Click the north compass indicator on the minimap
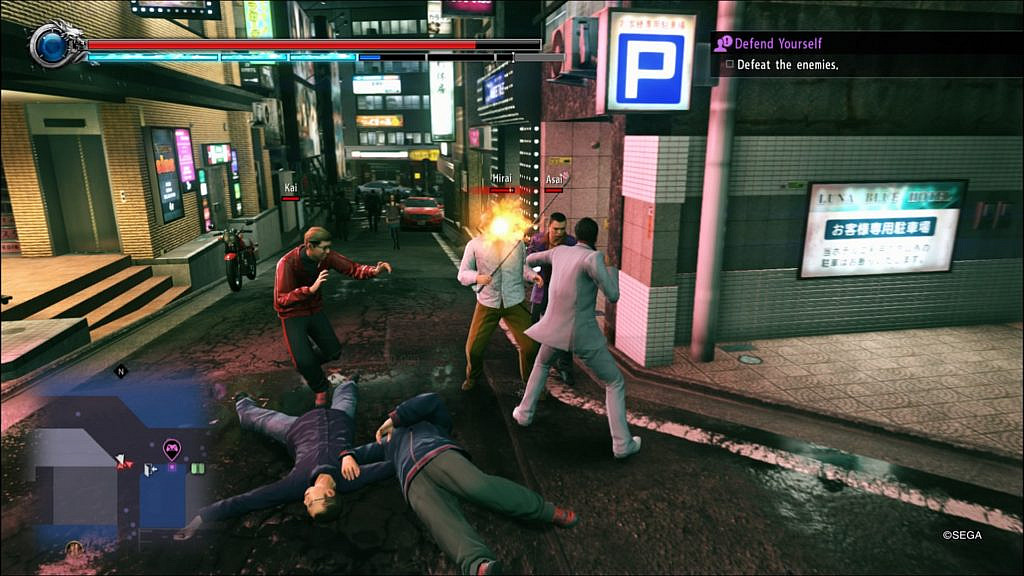This screenshot has height=576, width=1024. click(x=121, y=371)
